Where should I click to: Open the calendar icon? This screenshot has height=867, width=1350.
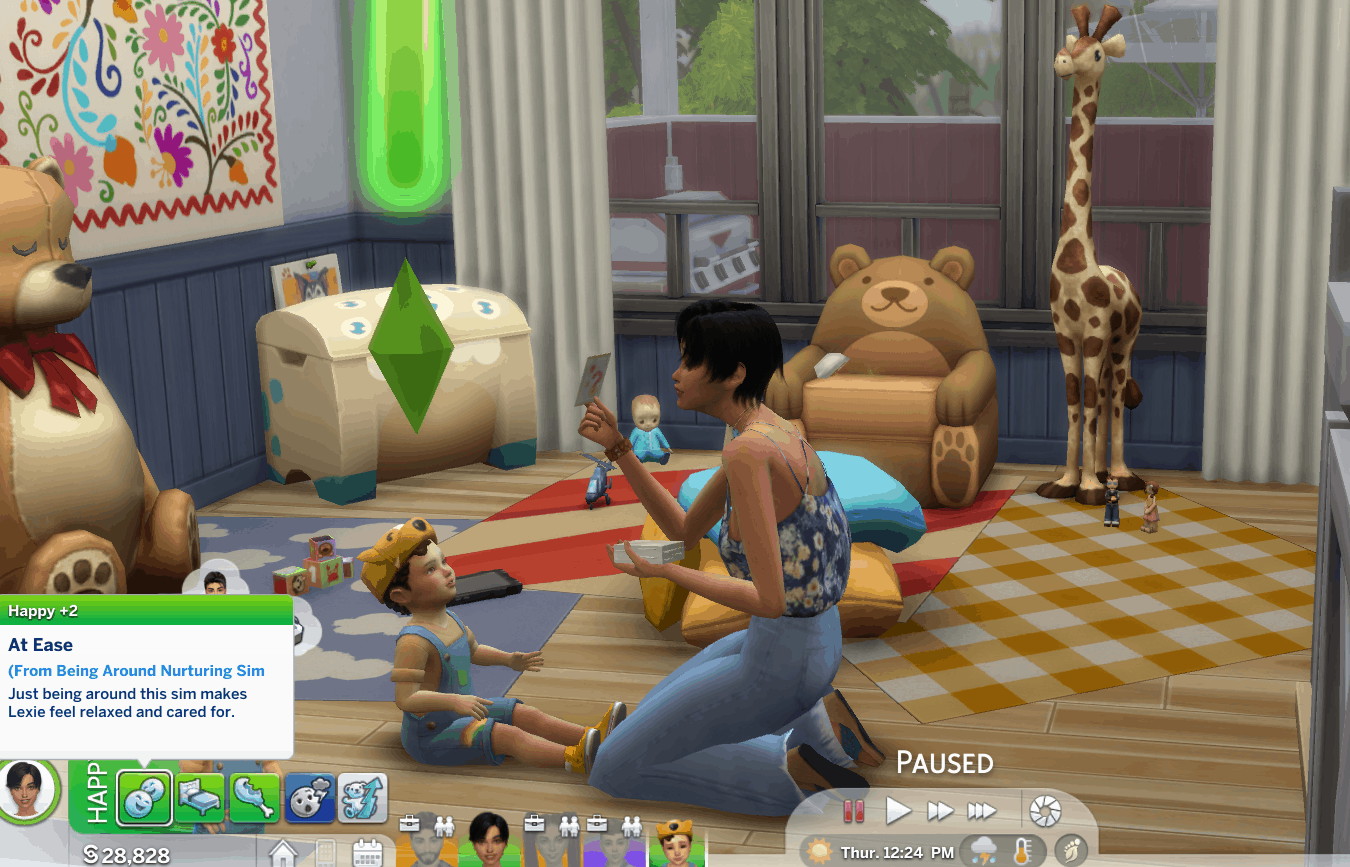click(368, 852)
